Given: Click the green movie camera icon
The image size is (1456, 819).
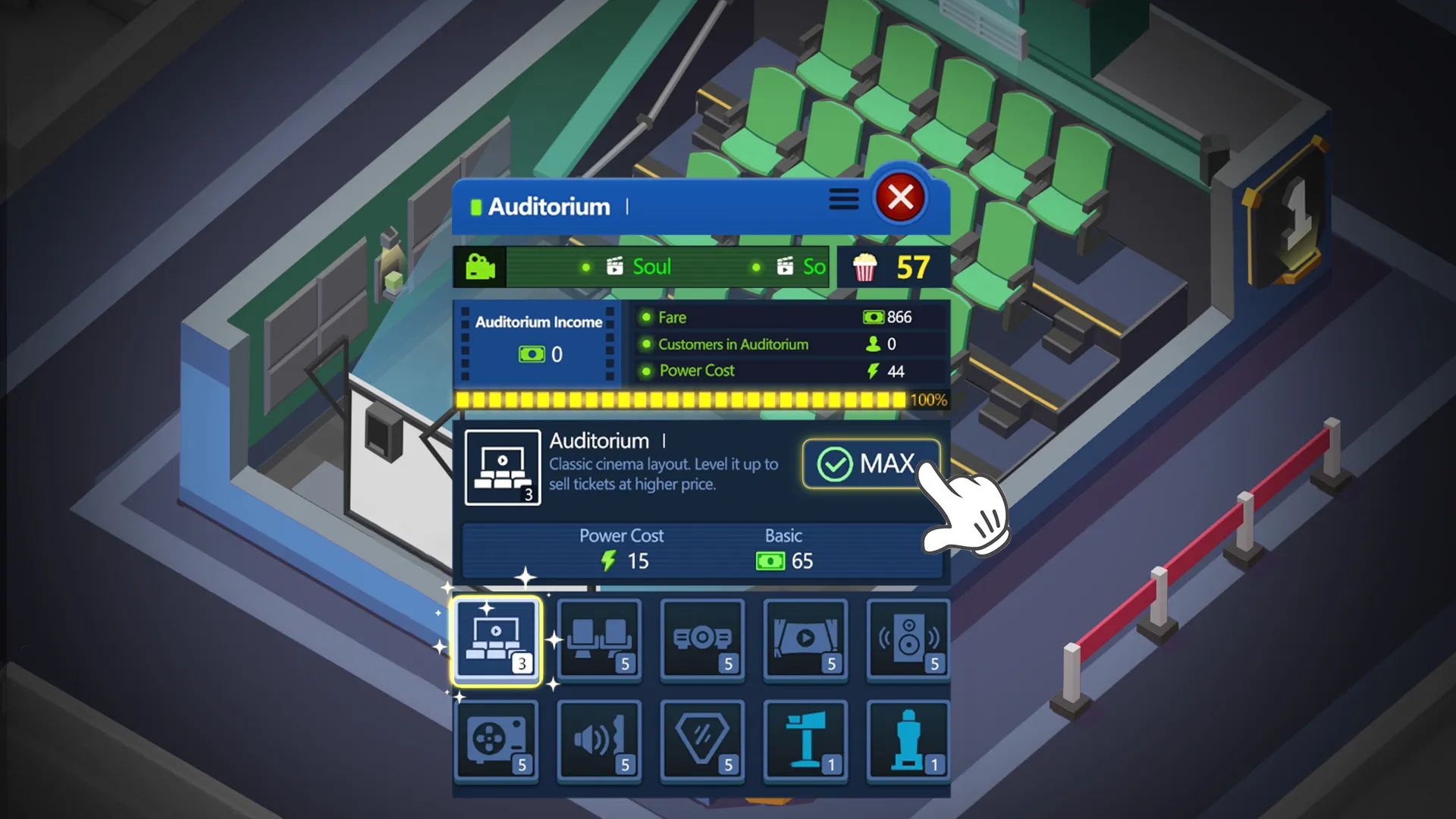Looking at the screenshot, I should 479,266.
